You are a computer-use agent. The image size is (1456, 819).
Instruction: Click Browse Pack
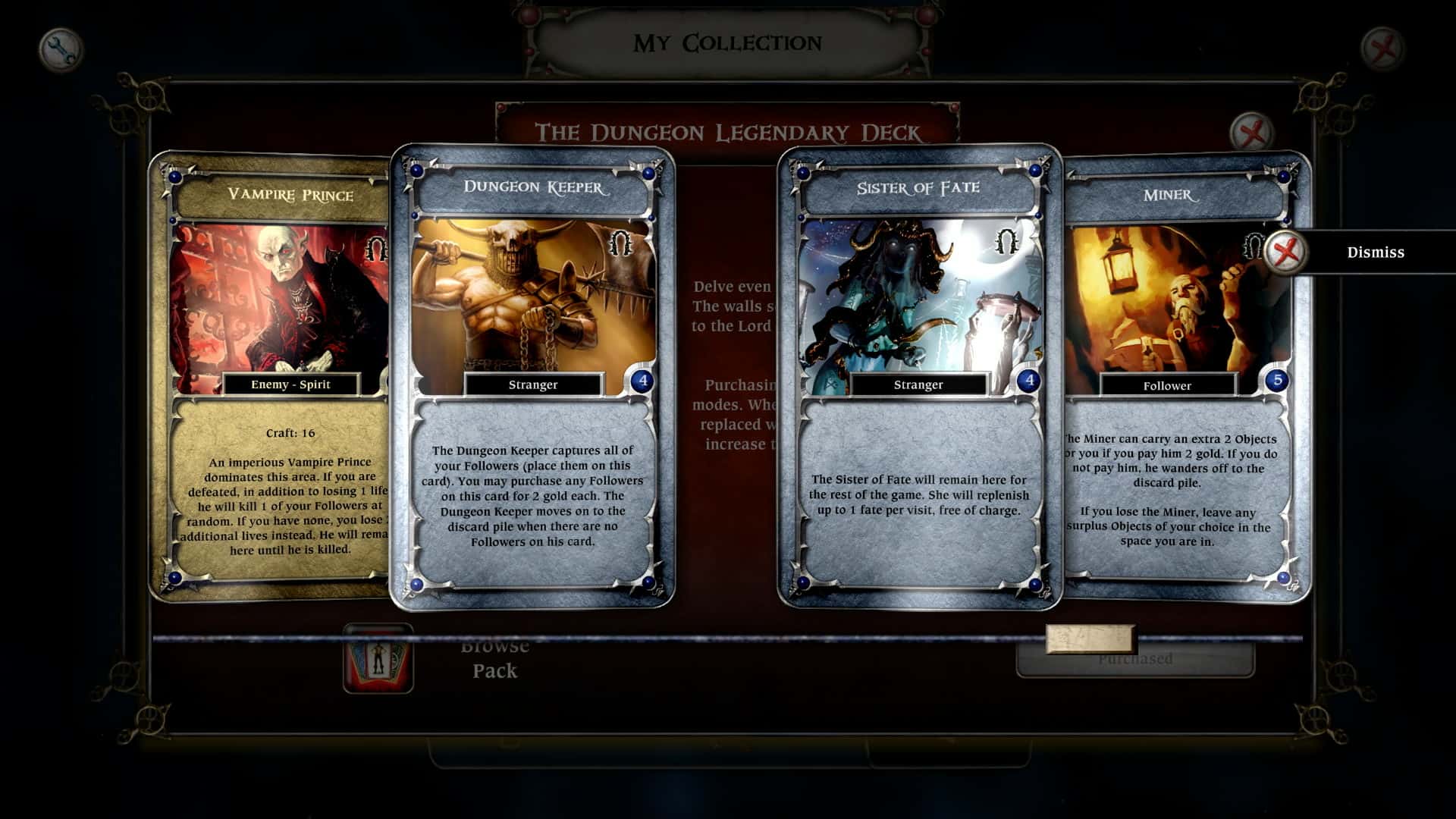pos(493,657)
